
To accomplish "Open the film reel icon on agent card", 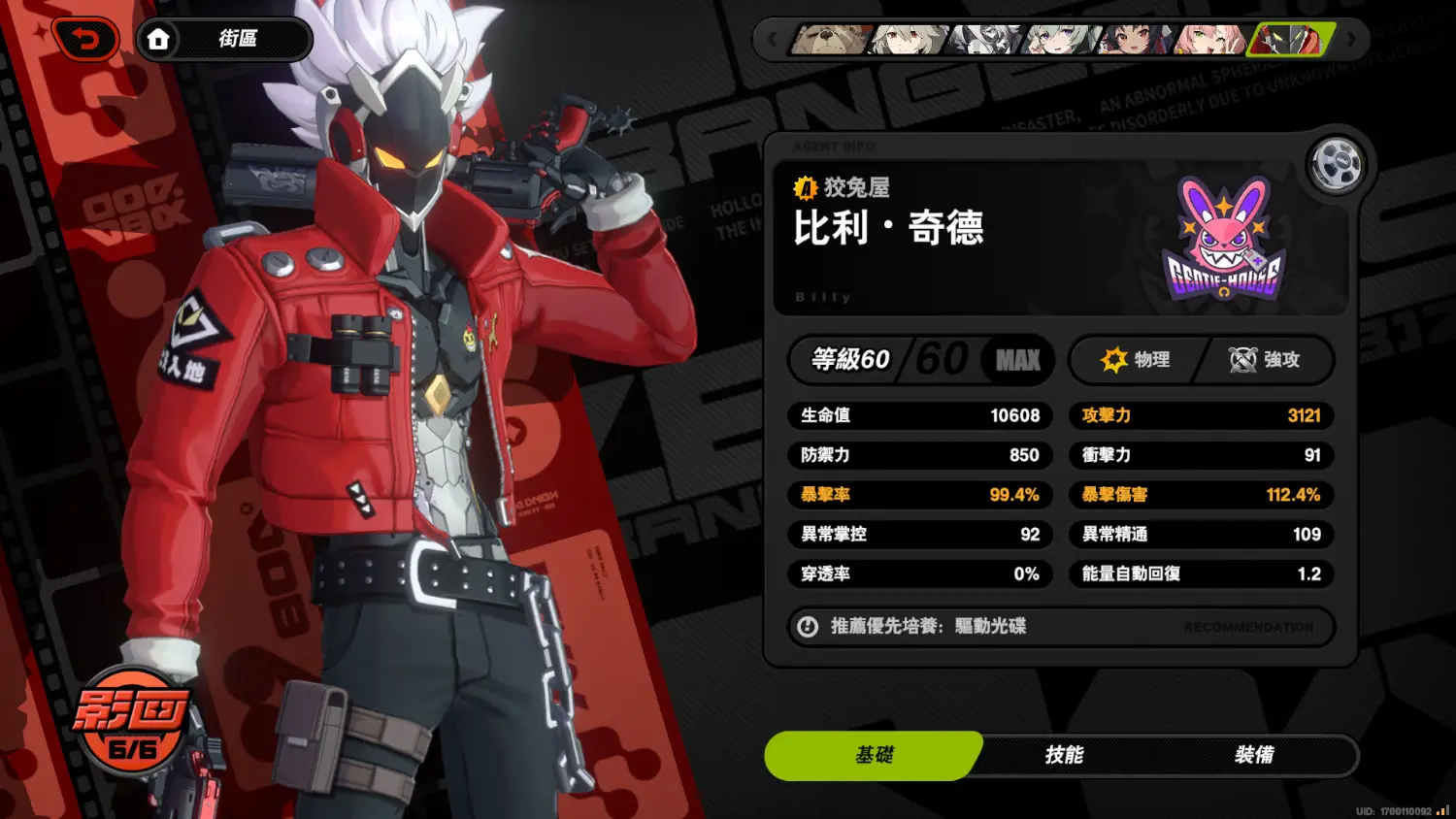I will tap(1336, 165).
